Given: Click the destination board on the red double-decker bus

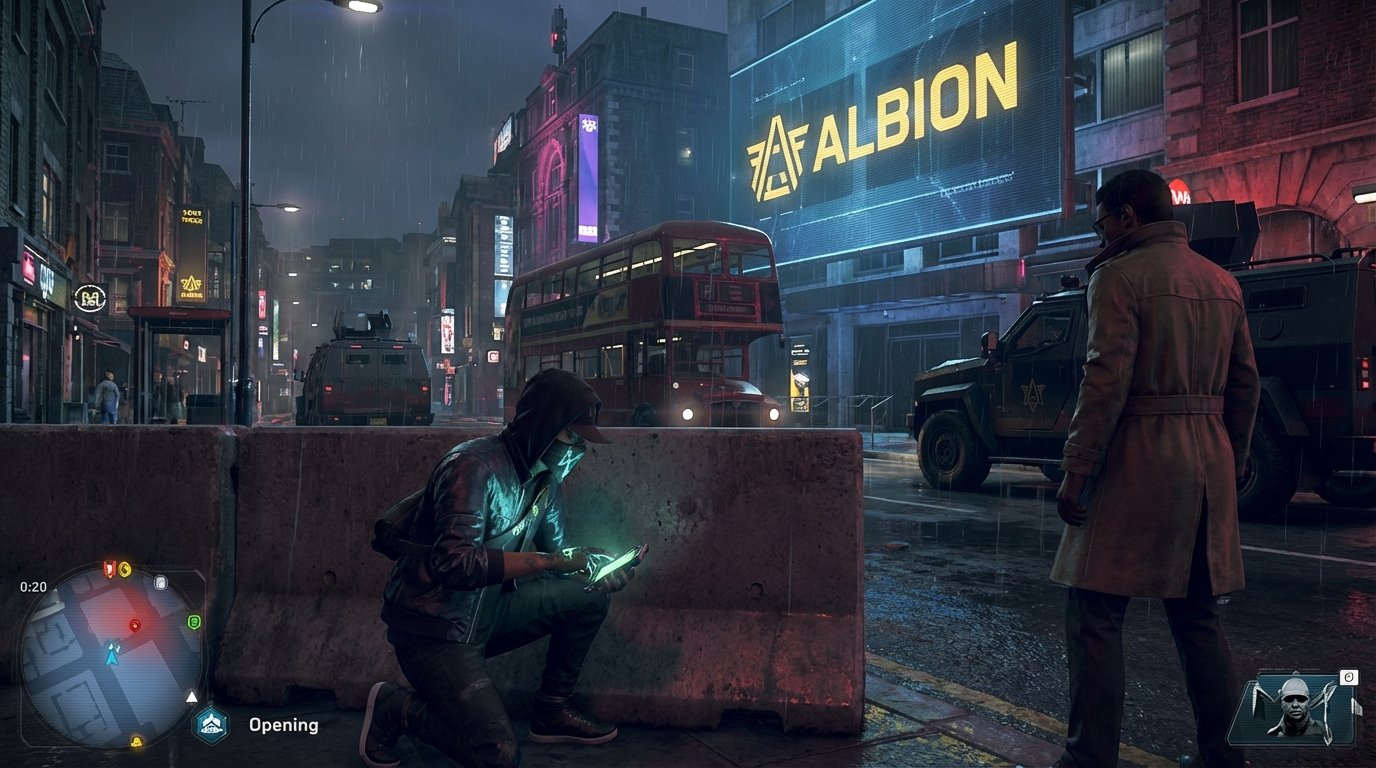Looking at the screenshot, I should pos(731,309).
